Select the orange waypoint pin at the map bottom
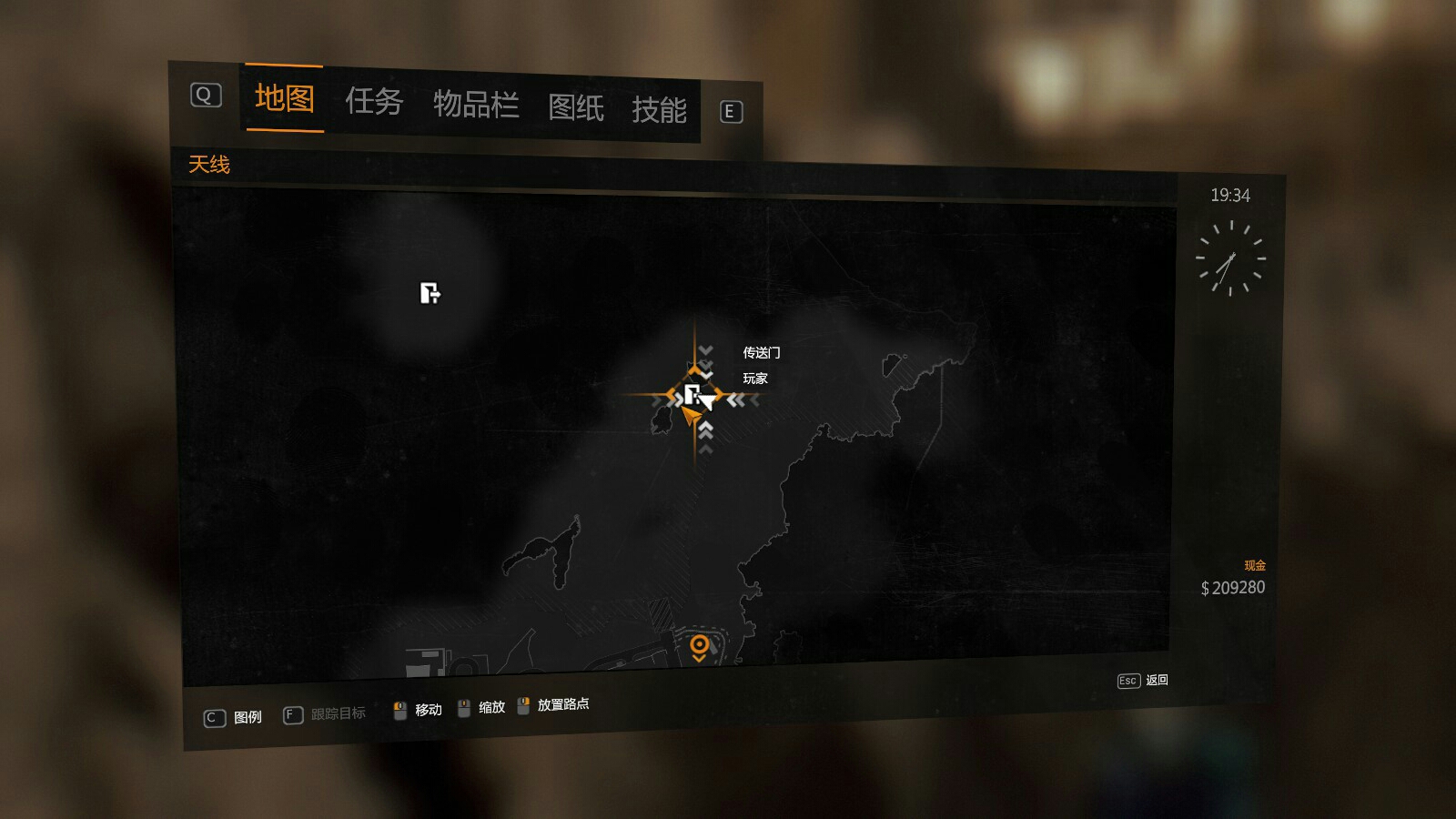The width and height of the screenshot is (1456, 819). pos(699,647)
